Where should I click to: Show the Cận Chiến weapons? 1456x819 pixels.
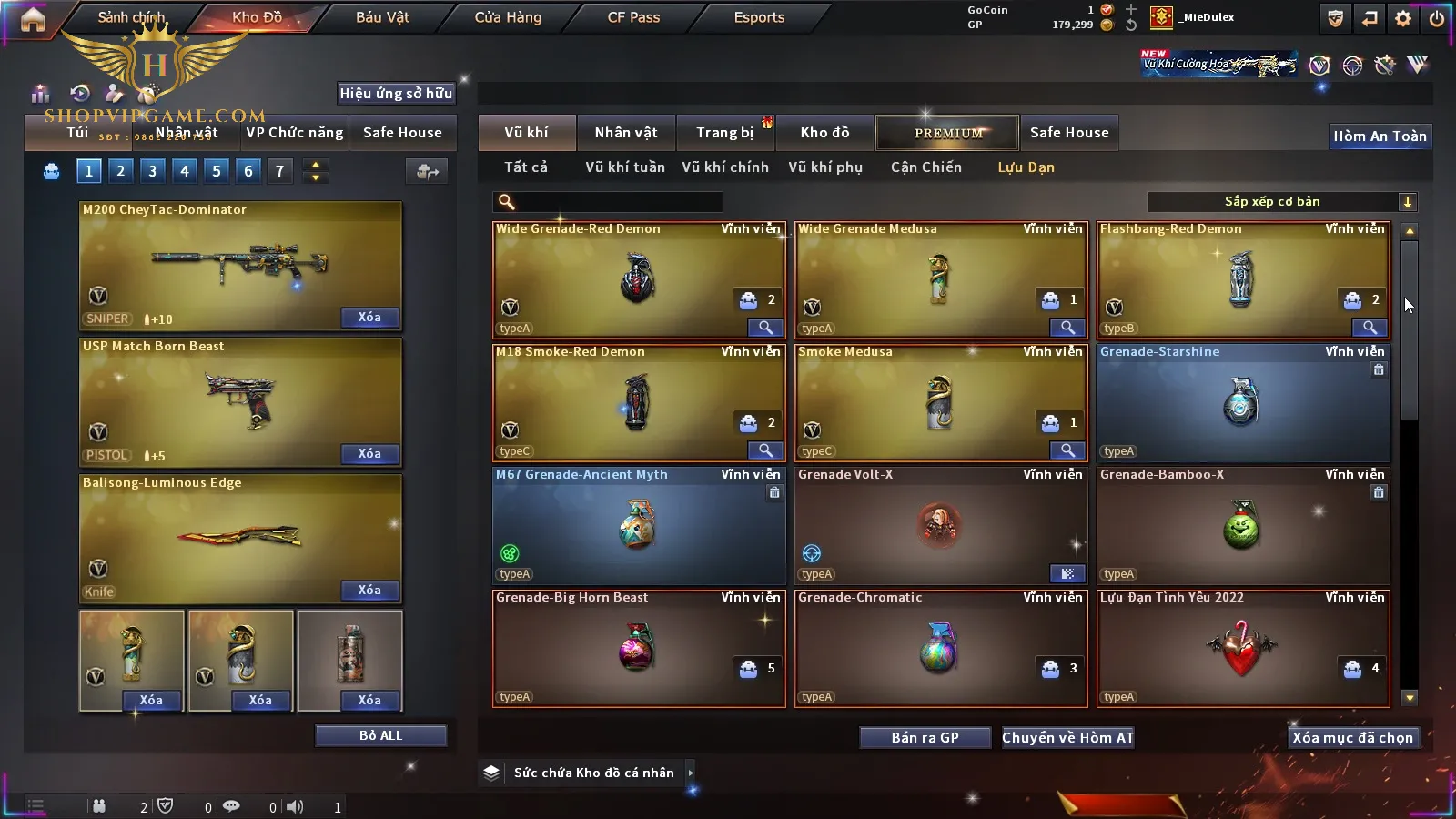pos(925,167)
